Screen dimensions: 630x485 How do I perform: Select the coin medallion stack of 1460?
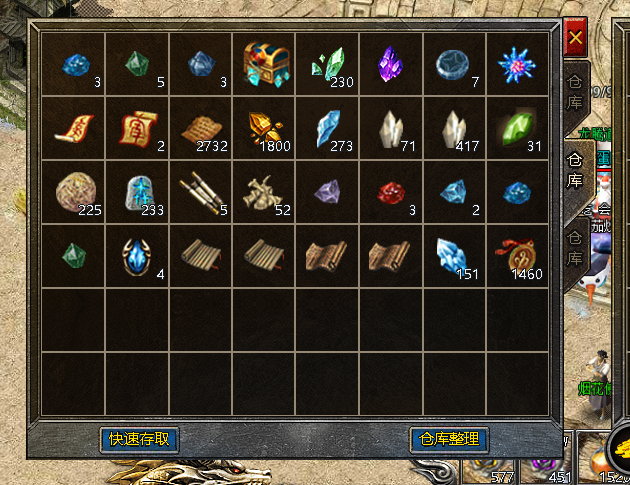coord(518,255)
